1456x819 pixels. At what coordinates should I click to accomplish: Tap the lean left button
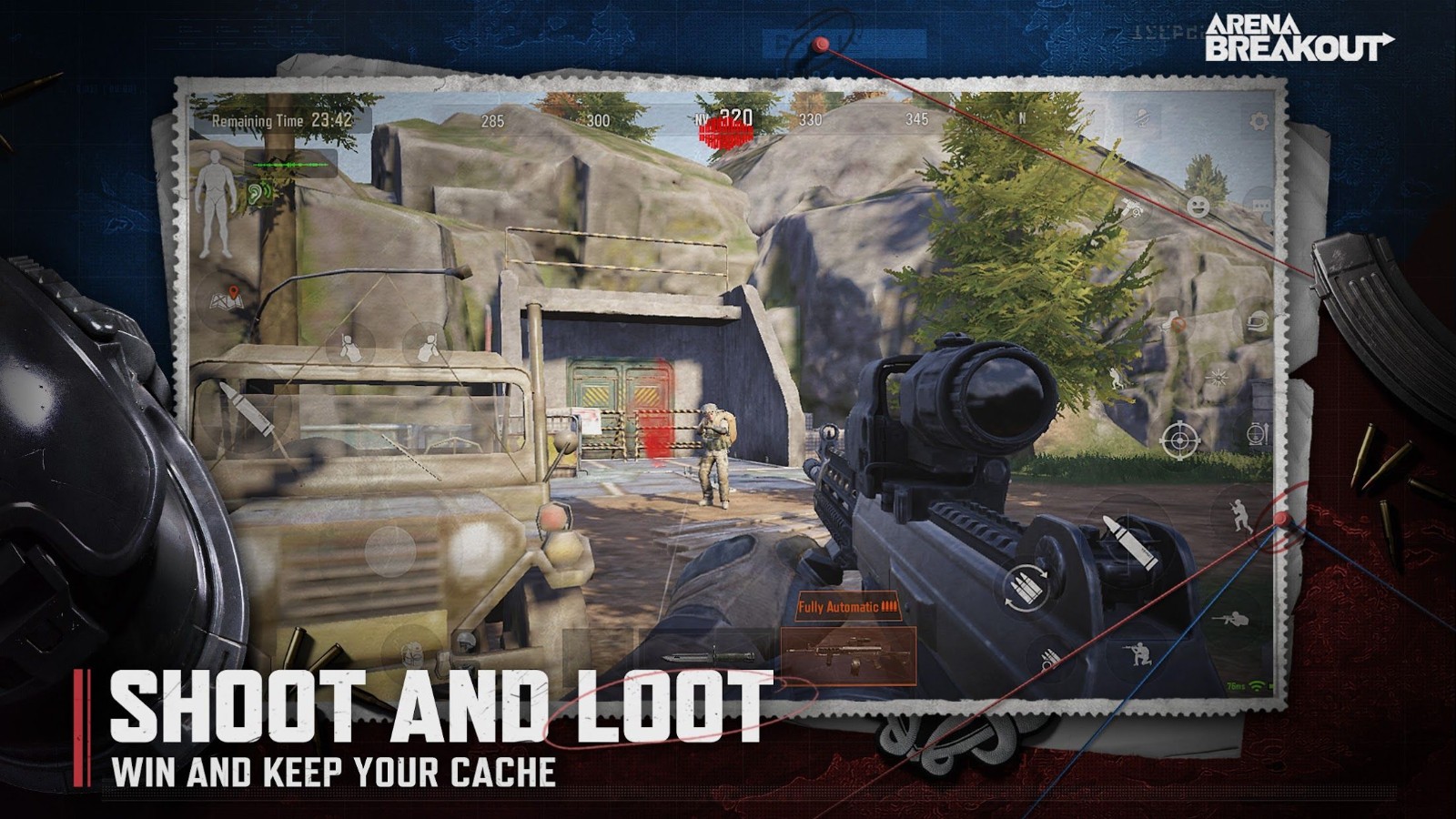click(349, 347)
